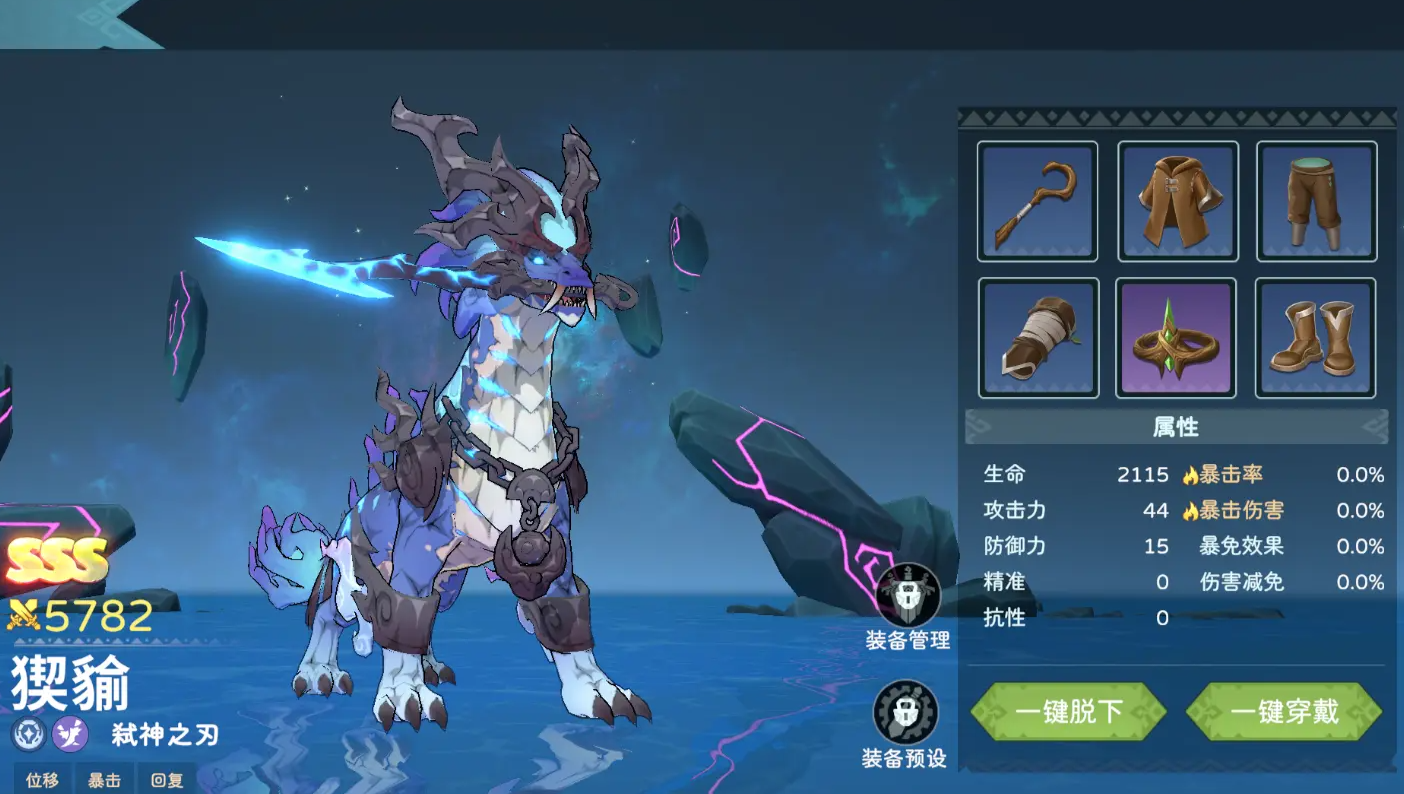The width and height of the screenshot is (1404, 794).
Task: Tap the purple winged trait icon
Action: [x=70, y=734]
